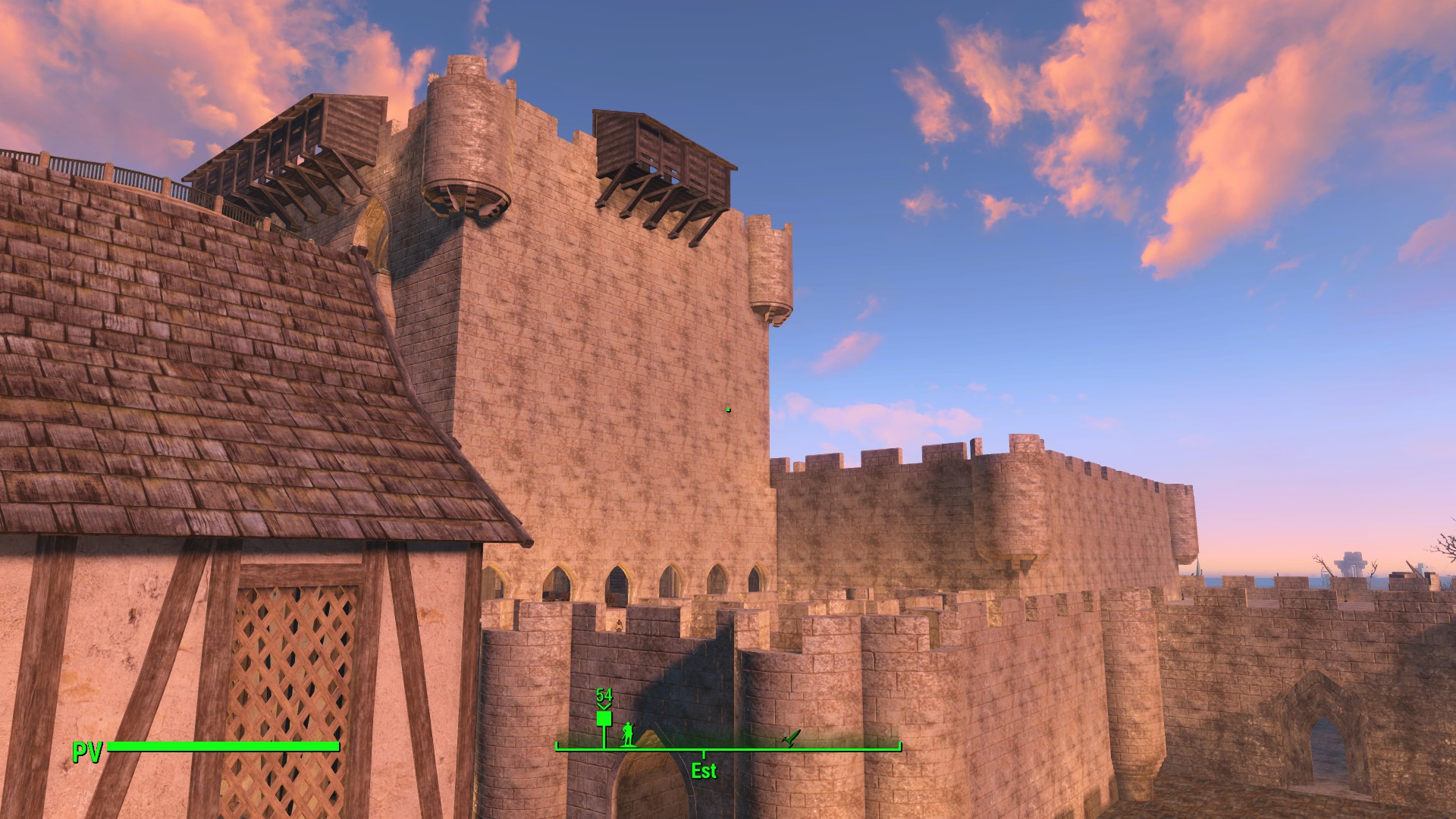
Task: Click the square quest marker on the compass
Action: [604, 718]
